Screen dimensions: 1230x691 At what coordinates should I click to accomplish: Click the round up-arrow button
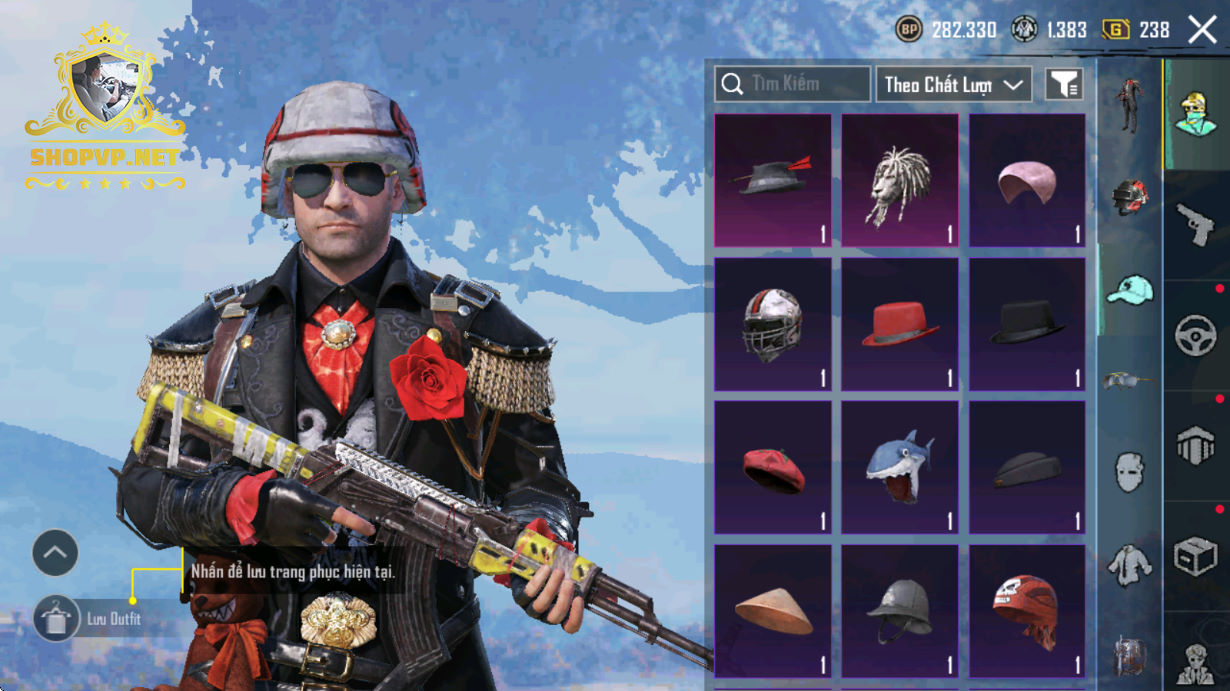pos(55,552)
